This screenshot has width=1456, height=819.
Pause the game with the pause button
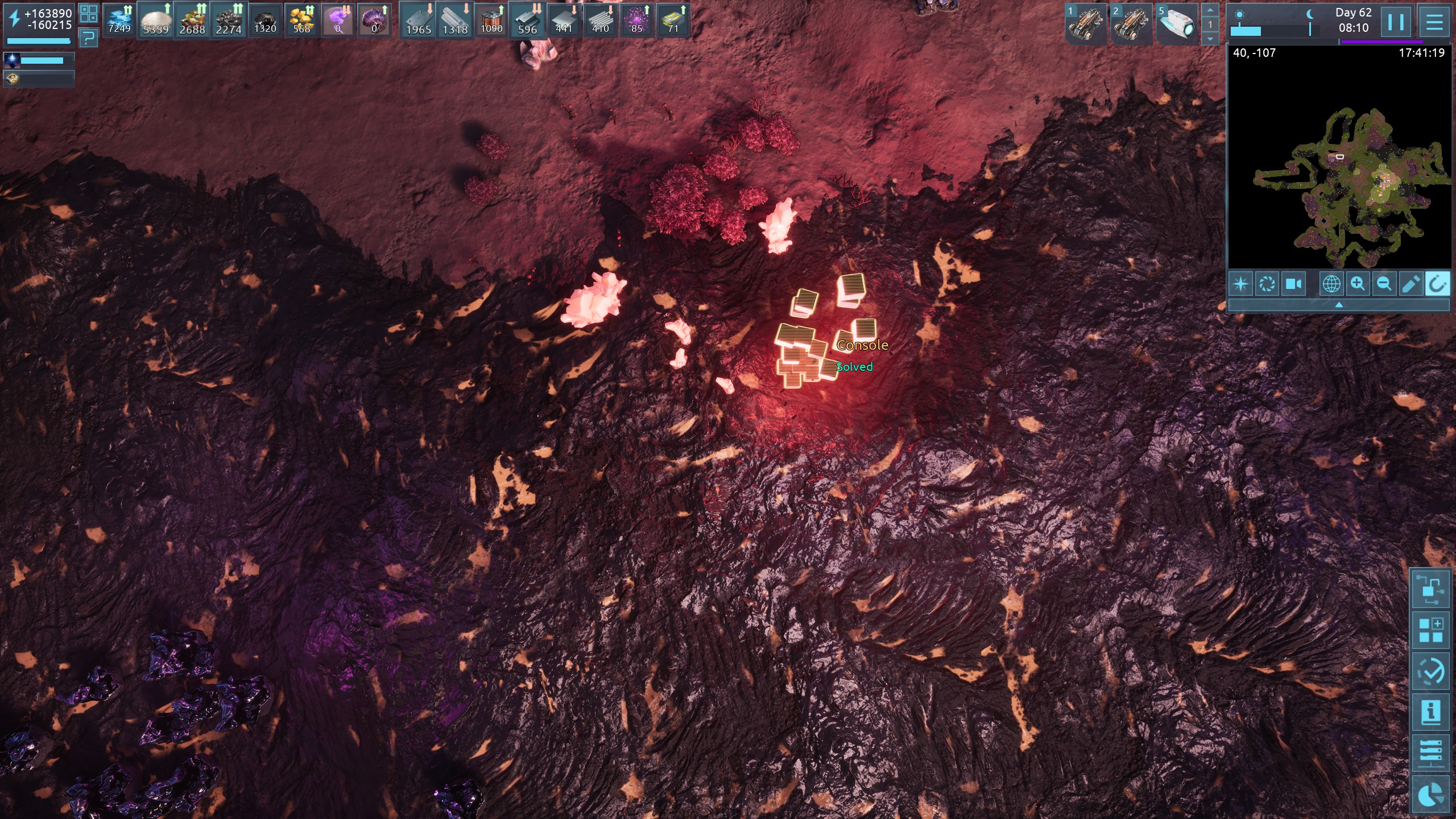point(1396,22)
